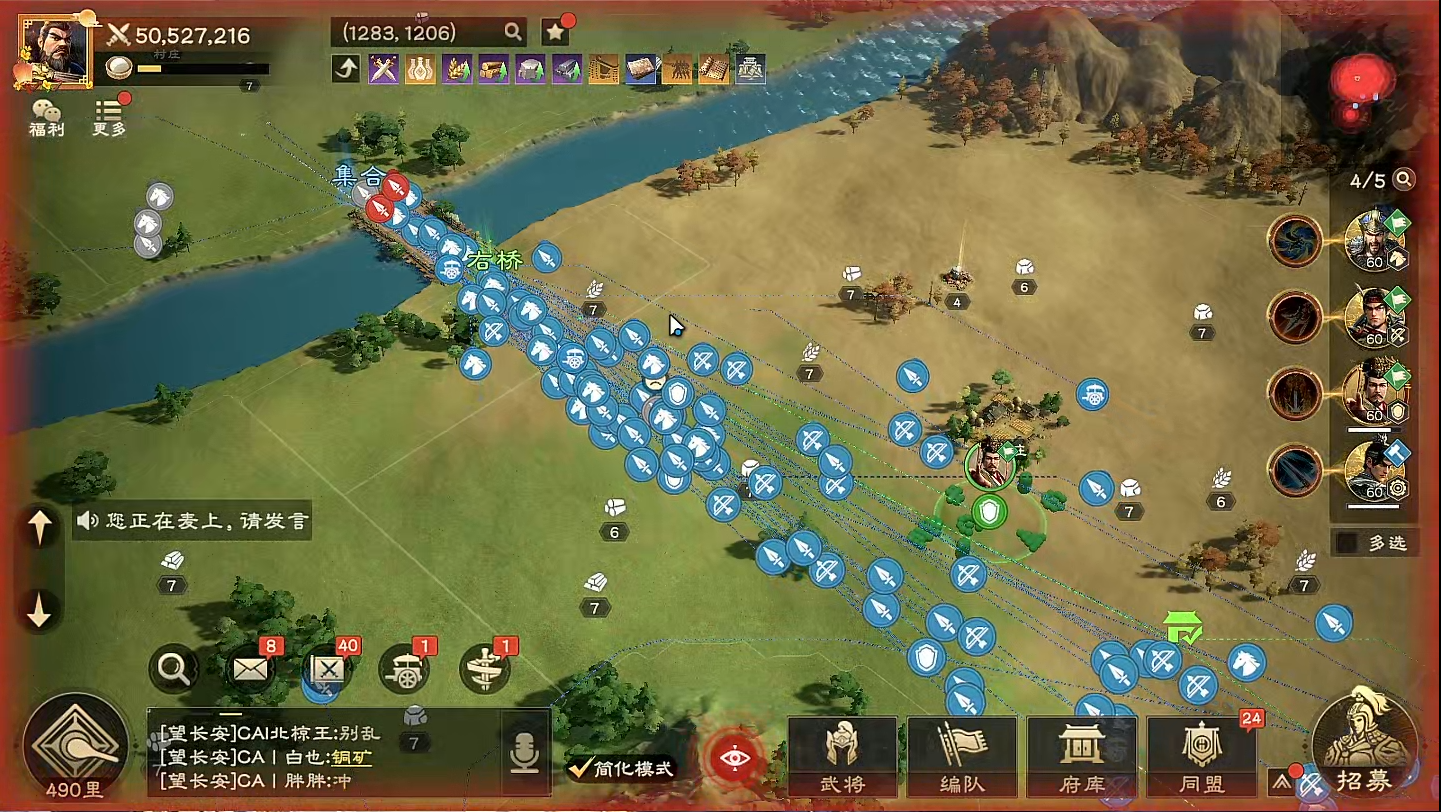The width and height of the screenshot is (1441, 812).
Task: Open the mail inbox
Action: (251, 668)
